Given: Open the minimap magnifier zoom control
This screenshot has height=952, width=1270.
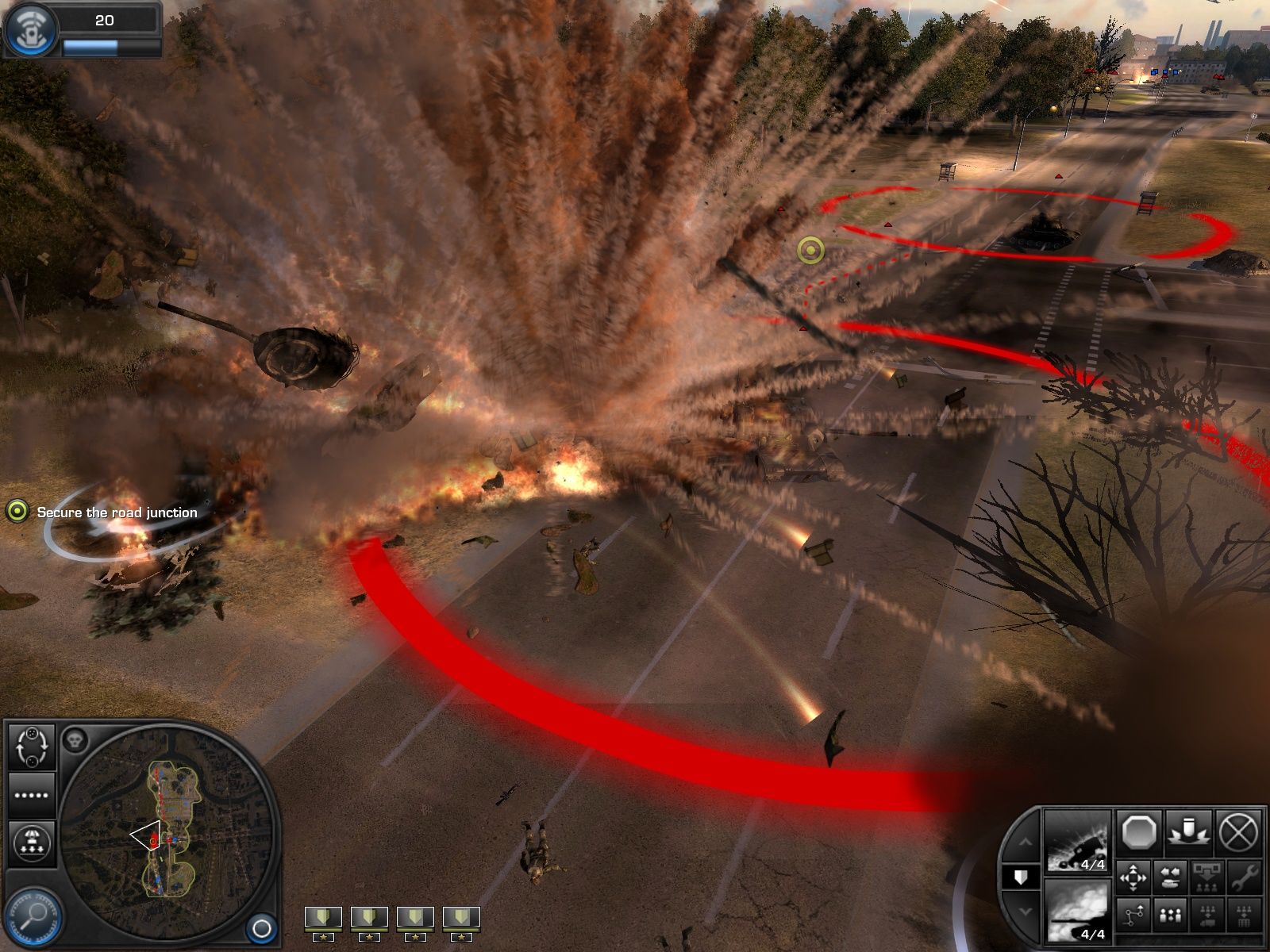Looking at the screenshot, I should click(33, 916).
